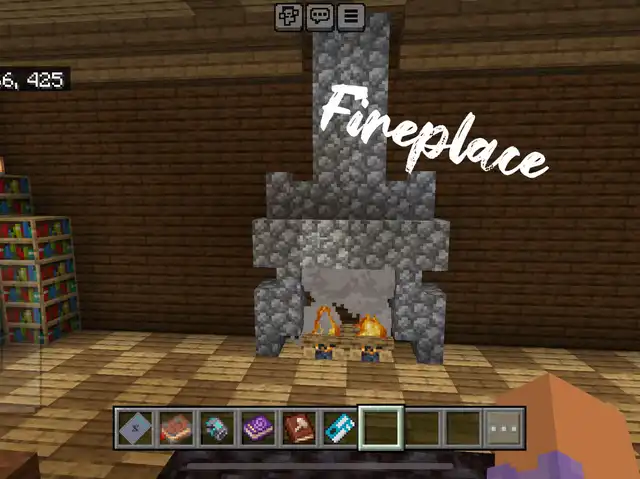The width and height of the screenshot is (640, 479).
Task: Pick the brown book in the hotbar
Action: tap(299, 428)
